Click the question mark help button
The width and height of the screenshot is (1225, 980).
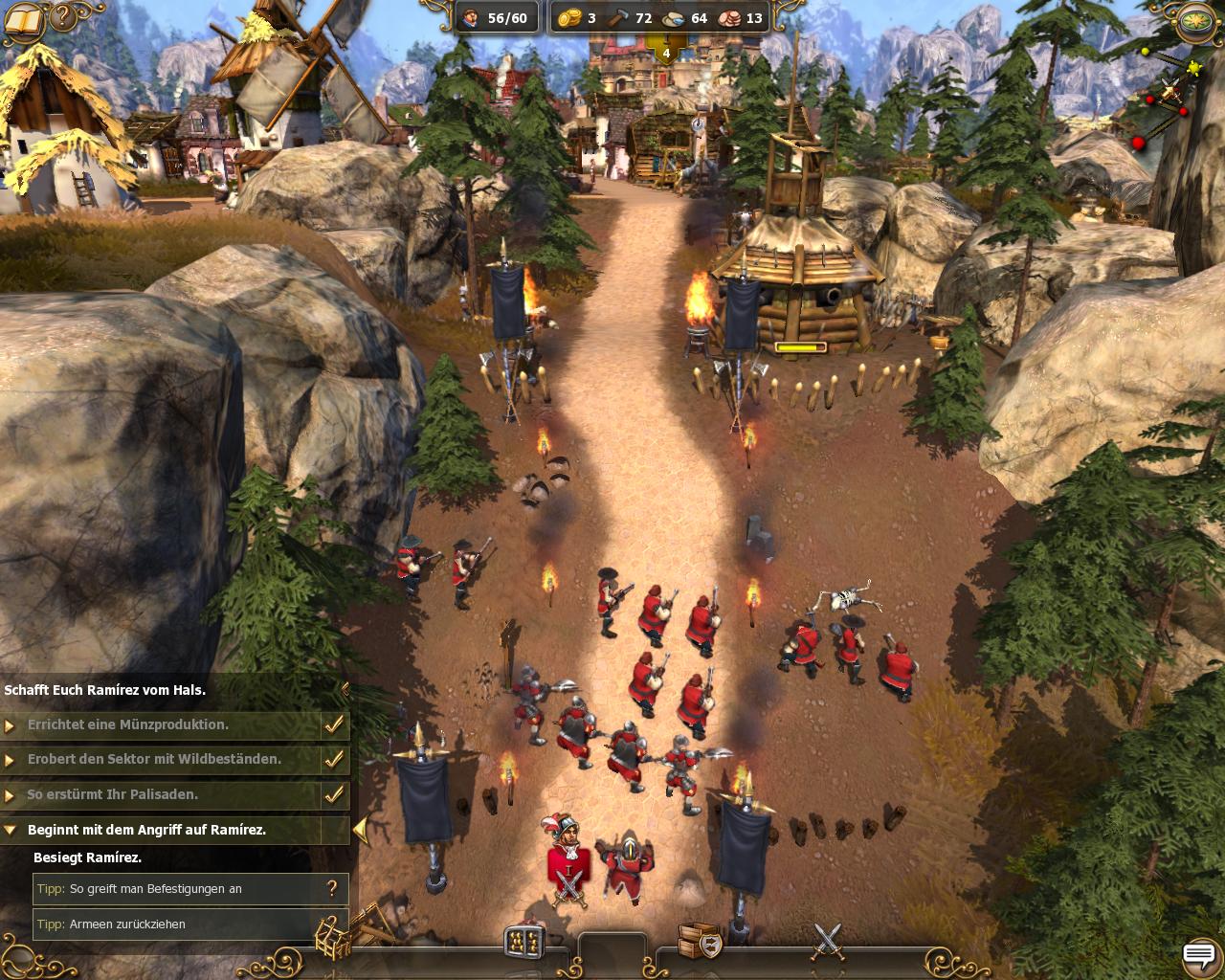63,16
